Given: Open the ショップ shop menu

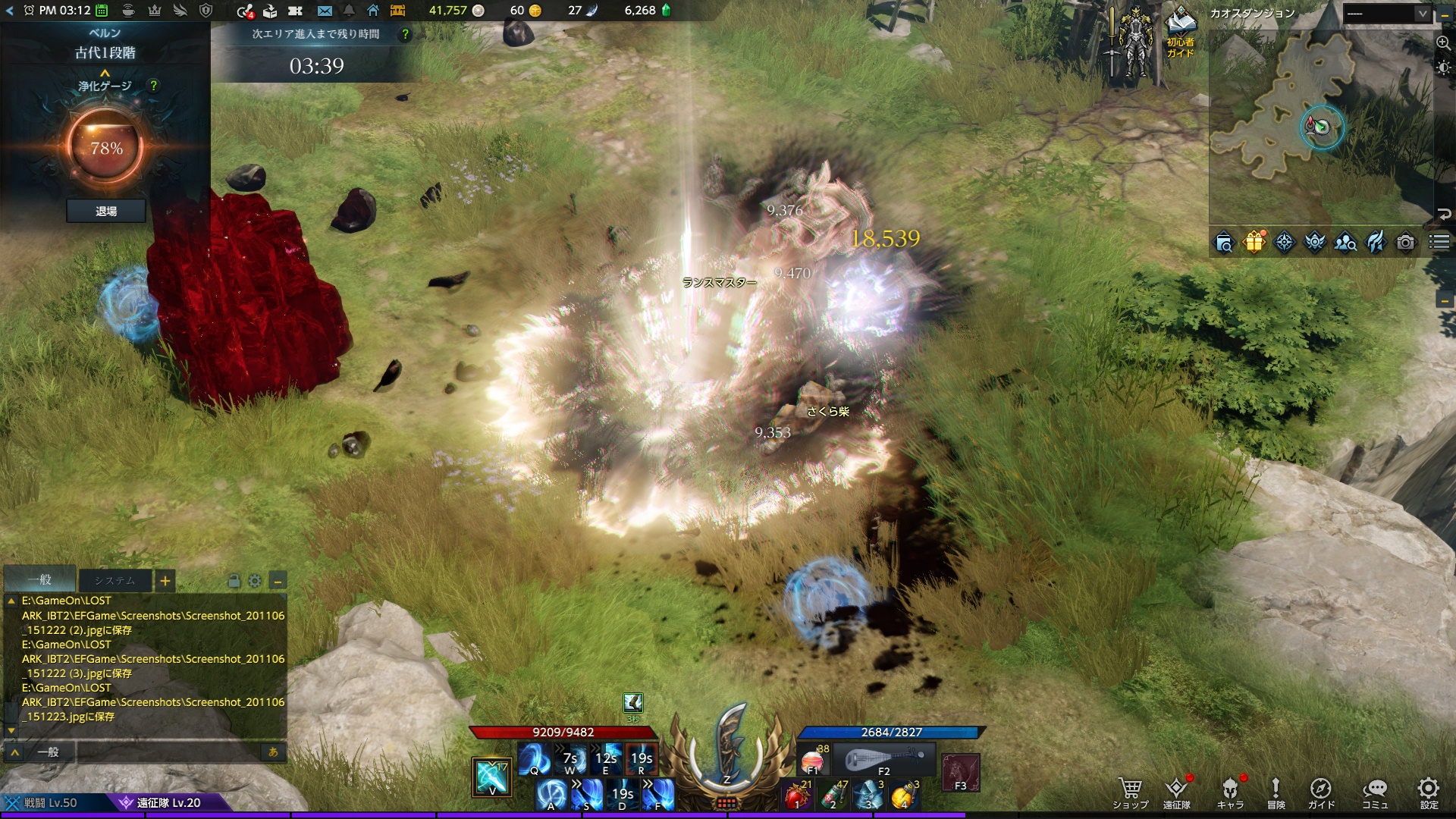Looking at the screenshot, I should [1130, 792].
